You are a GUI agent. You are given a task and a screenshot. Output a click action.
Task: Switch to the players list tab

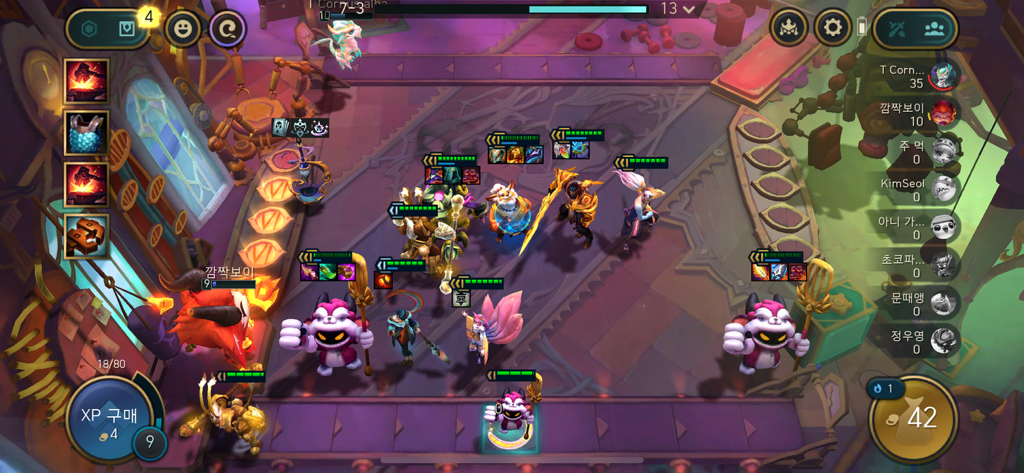(934, 29)
